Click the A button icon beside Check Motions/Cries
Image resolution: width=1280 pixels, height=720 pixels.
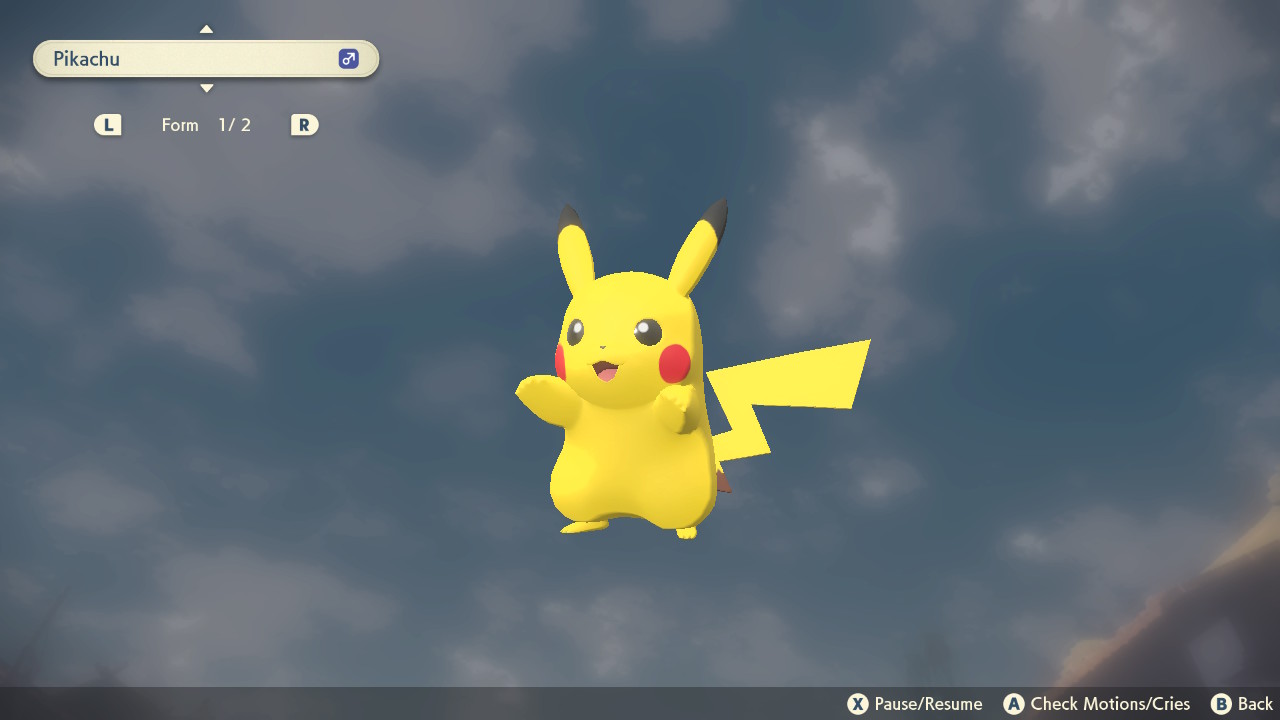pos(1016,703)
